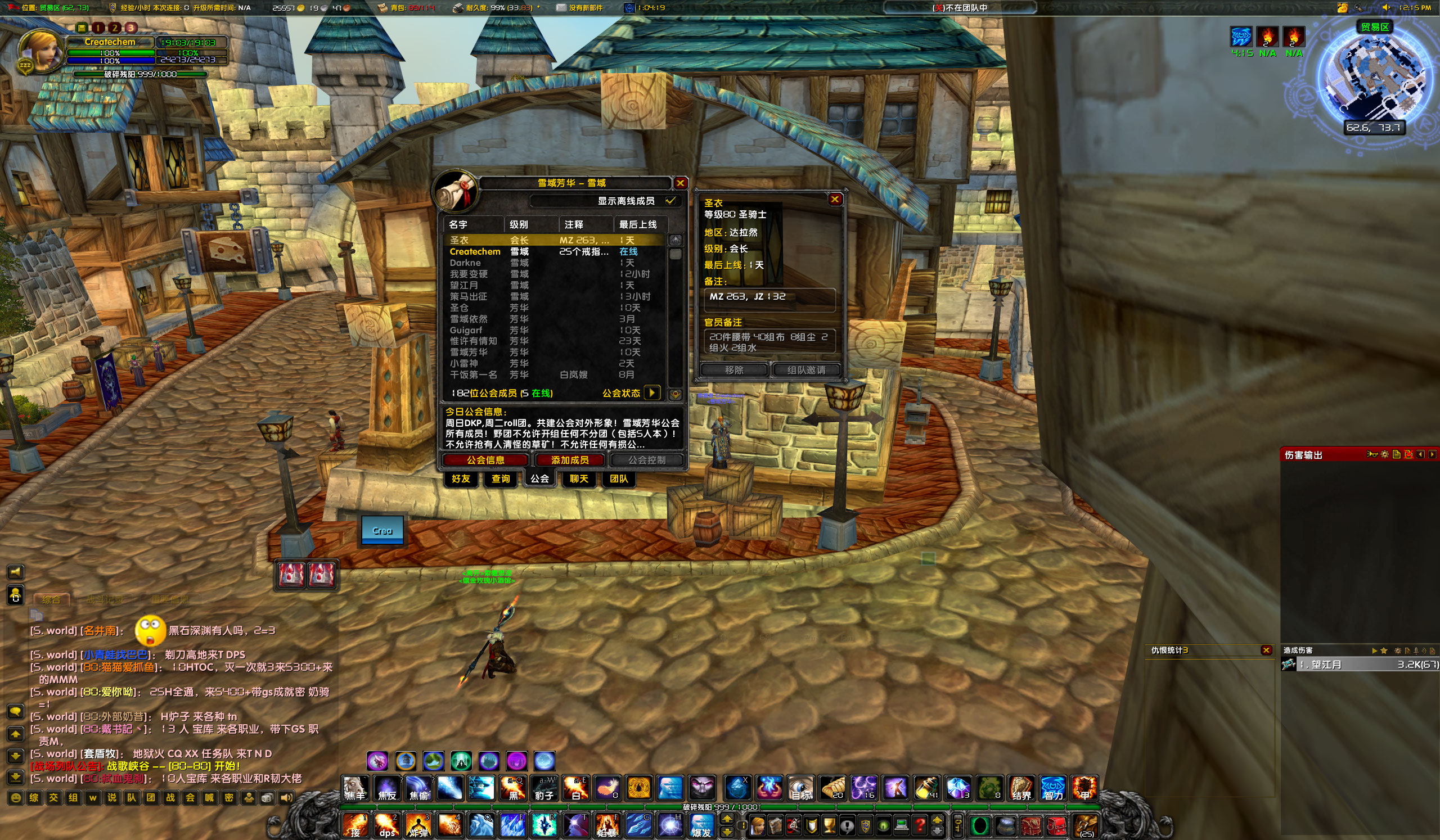Expand 公会状态 using its arrow button
This screenshot has width=1440, height=840.
652,393
